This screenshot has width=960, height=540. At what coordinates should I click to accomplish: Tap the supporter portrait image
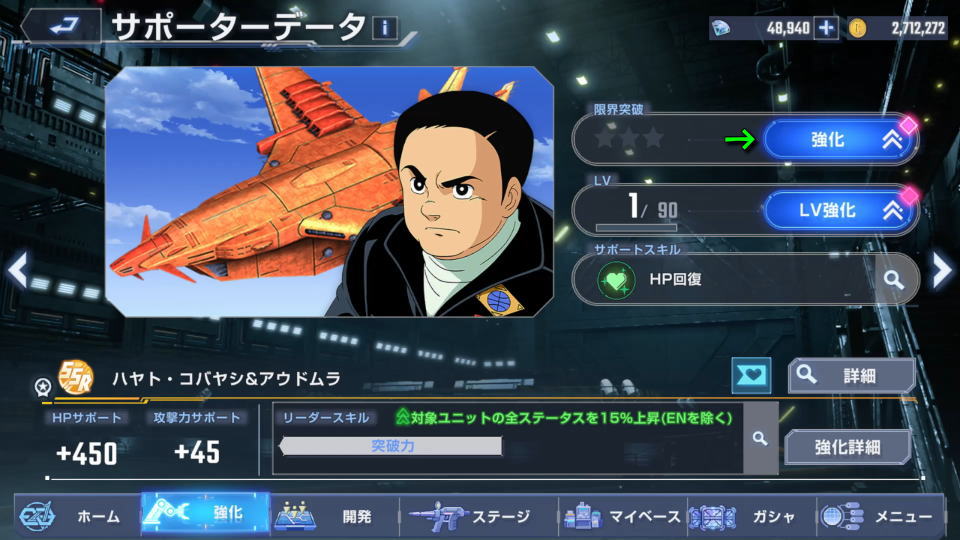[330, 192]
